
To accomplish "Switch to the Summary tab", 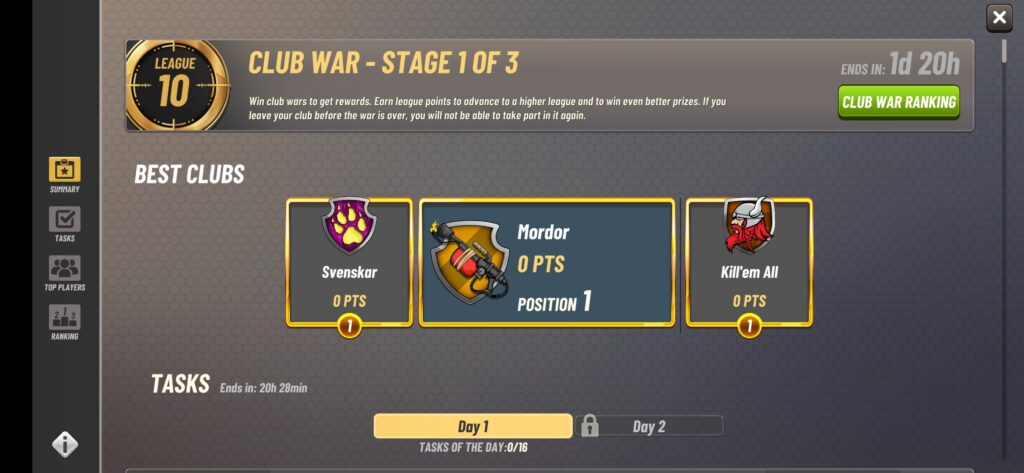I will (65, 174).
